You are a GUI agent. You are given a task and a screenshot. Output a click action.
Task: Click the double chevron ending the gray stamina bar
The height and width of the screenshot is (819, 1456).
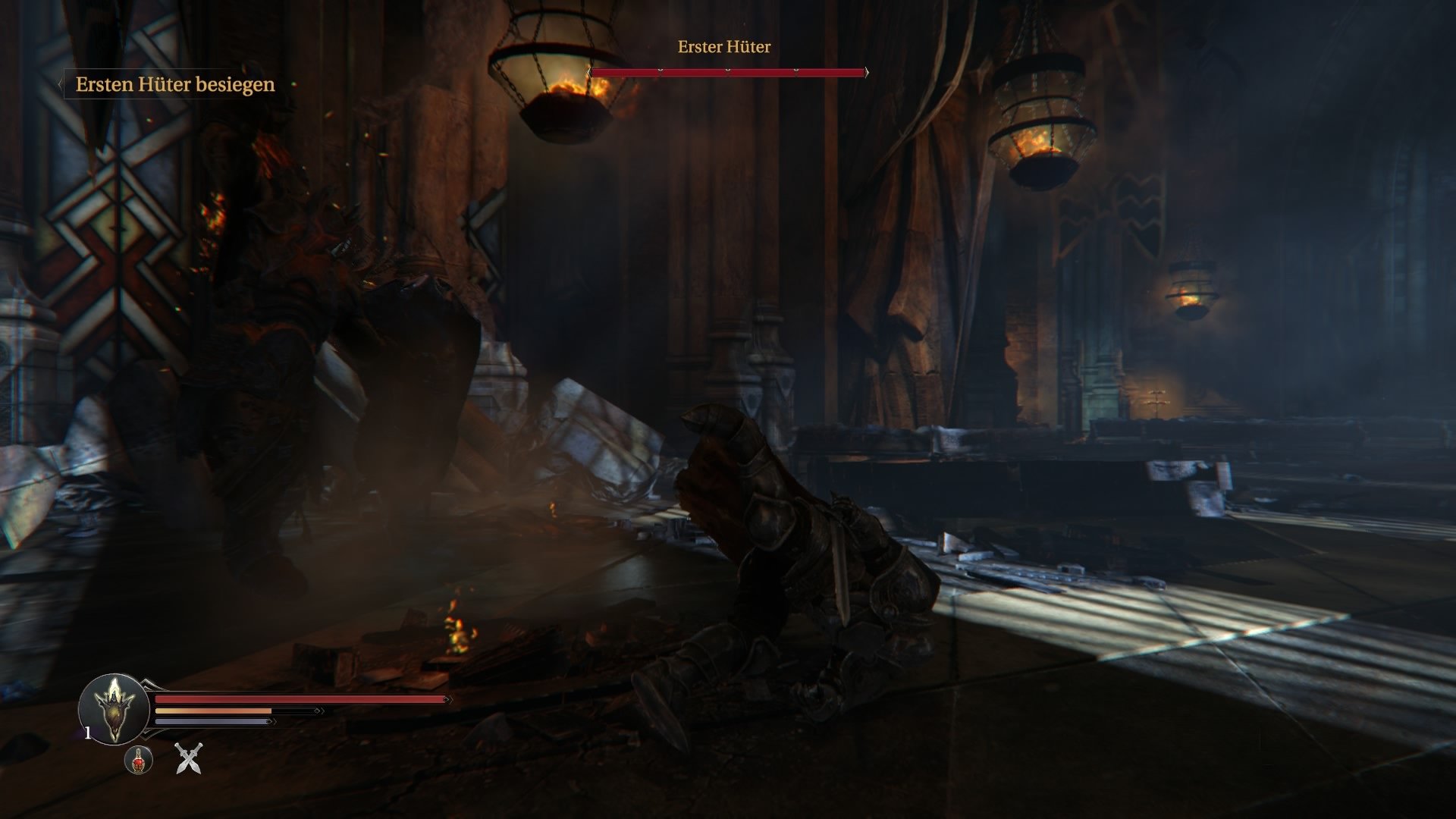click(x=273, y=722)
